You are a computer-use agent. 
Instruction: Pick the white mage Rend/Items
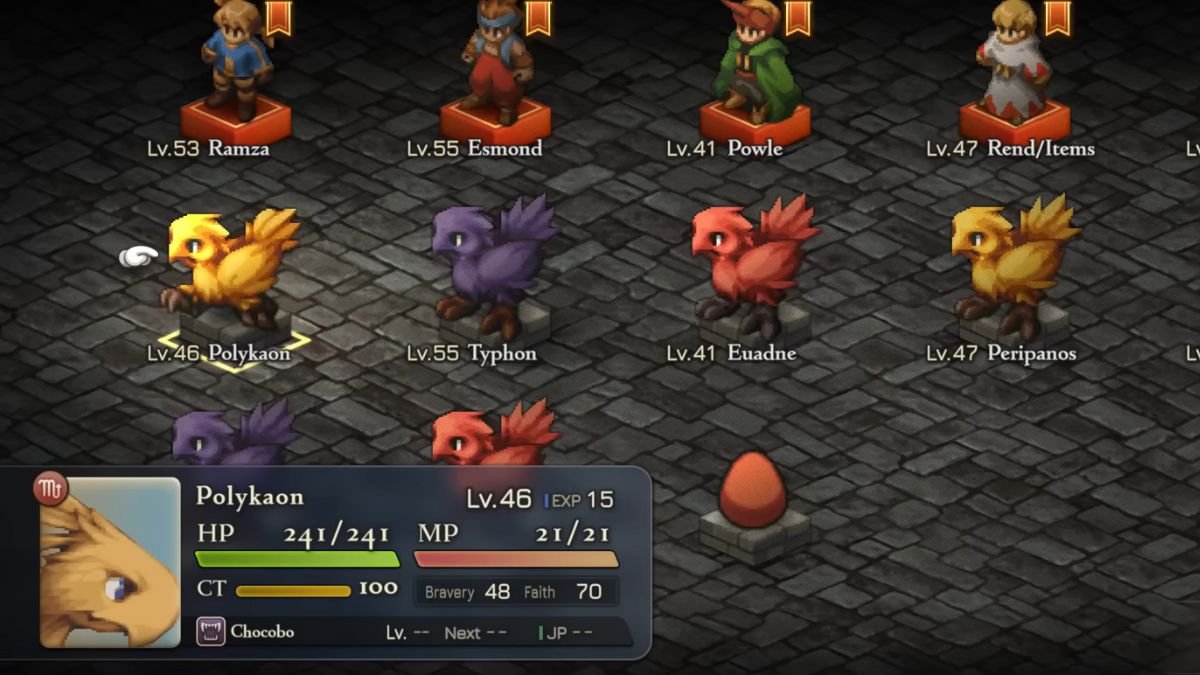tap(1014, 65)
